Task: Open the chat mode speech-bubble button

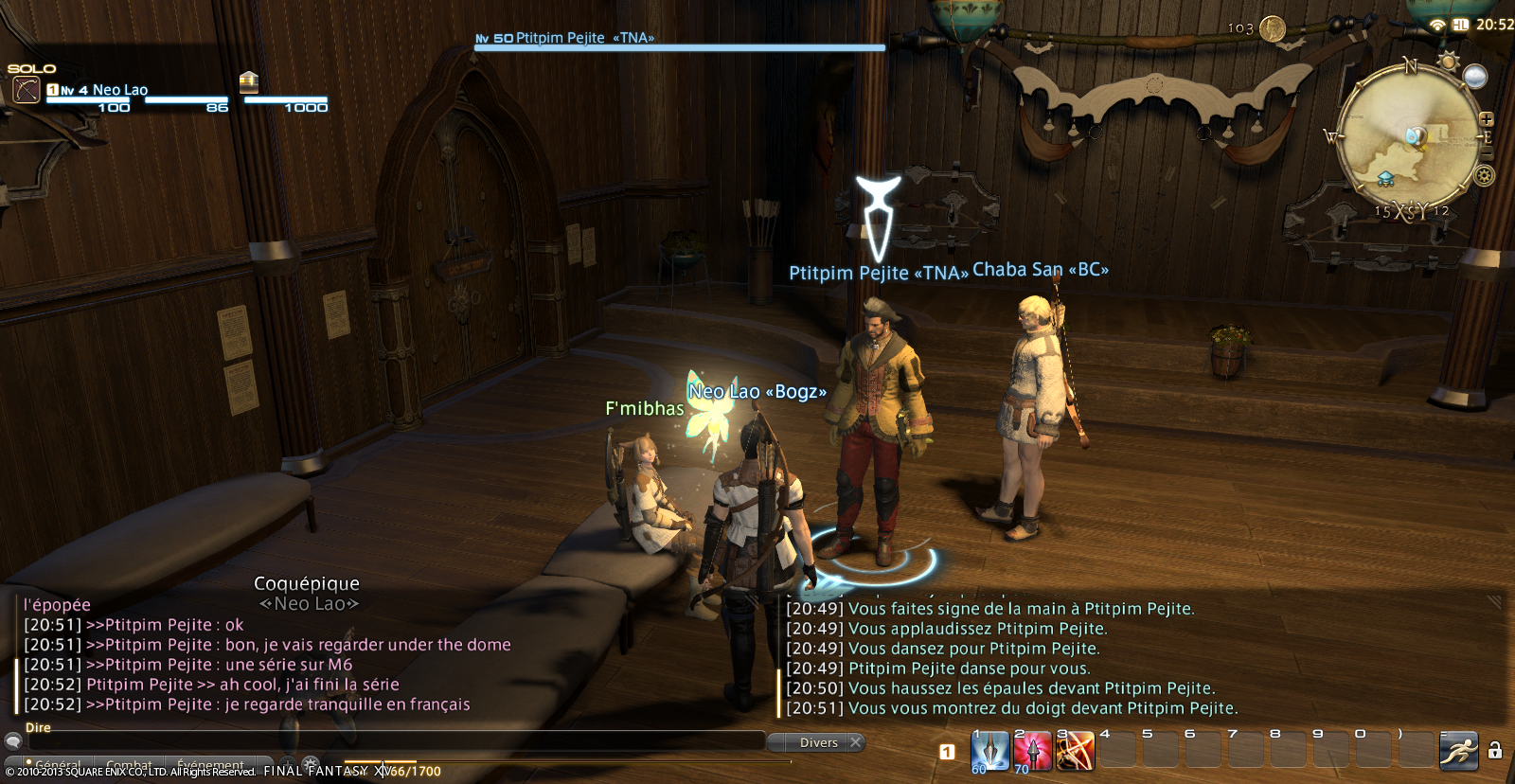Action: click(x=13, y=741)
